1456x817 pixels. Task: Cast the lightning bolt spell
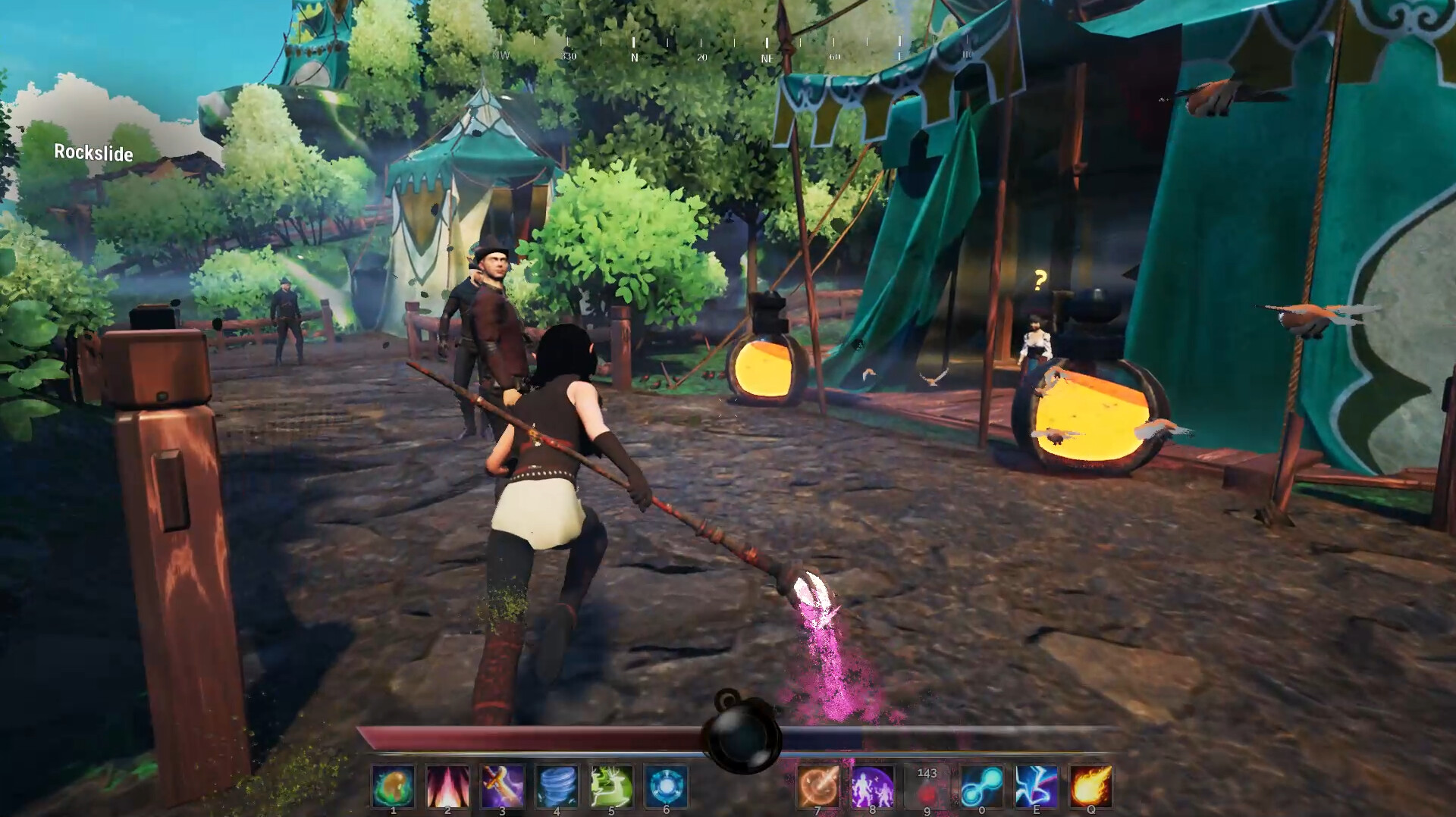1036,786
